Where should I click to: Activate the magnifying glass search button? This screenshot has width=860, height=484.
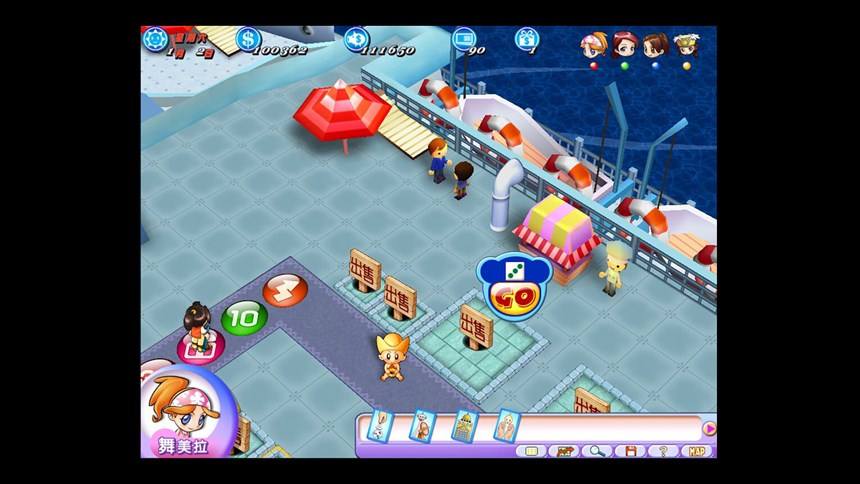[x=597, y=451]
